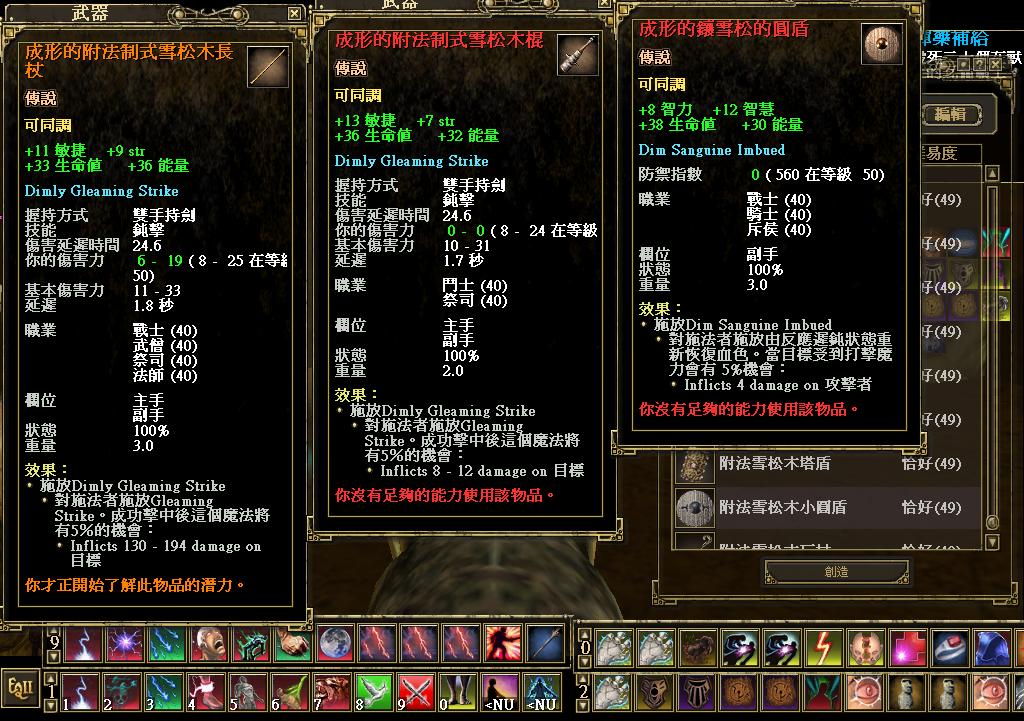The image size is (1024, 721).
Task: Open the EQII main menu button
Action: point(18,690)
